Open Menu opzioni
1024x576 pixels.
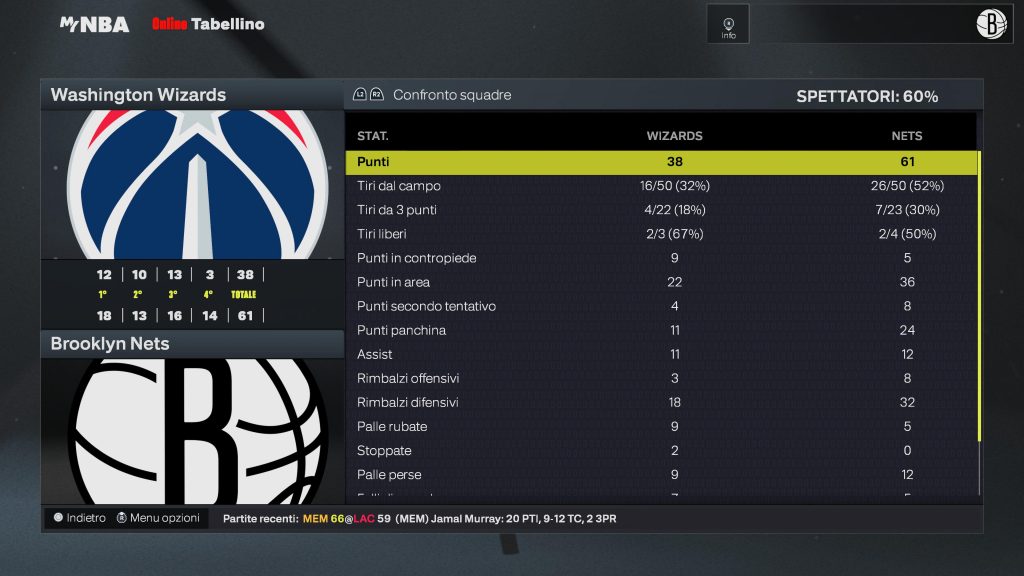click(x=158, y=518)
